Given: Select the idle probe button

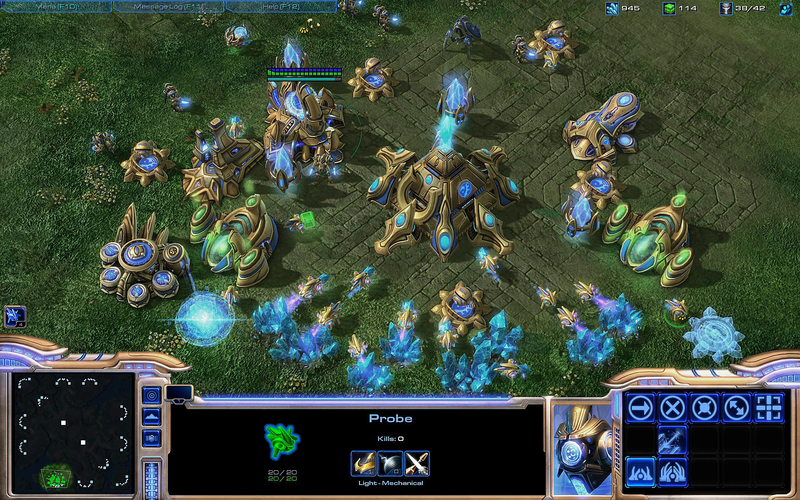Looking at the screenshot, I should click(x=14, y=317).
